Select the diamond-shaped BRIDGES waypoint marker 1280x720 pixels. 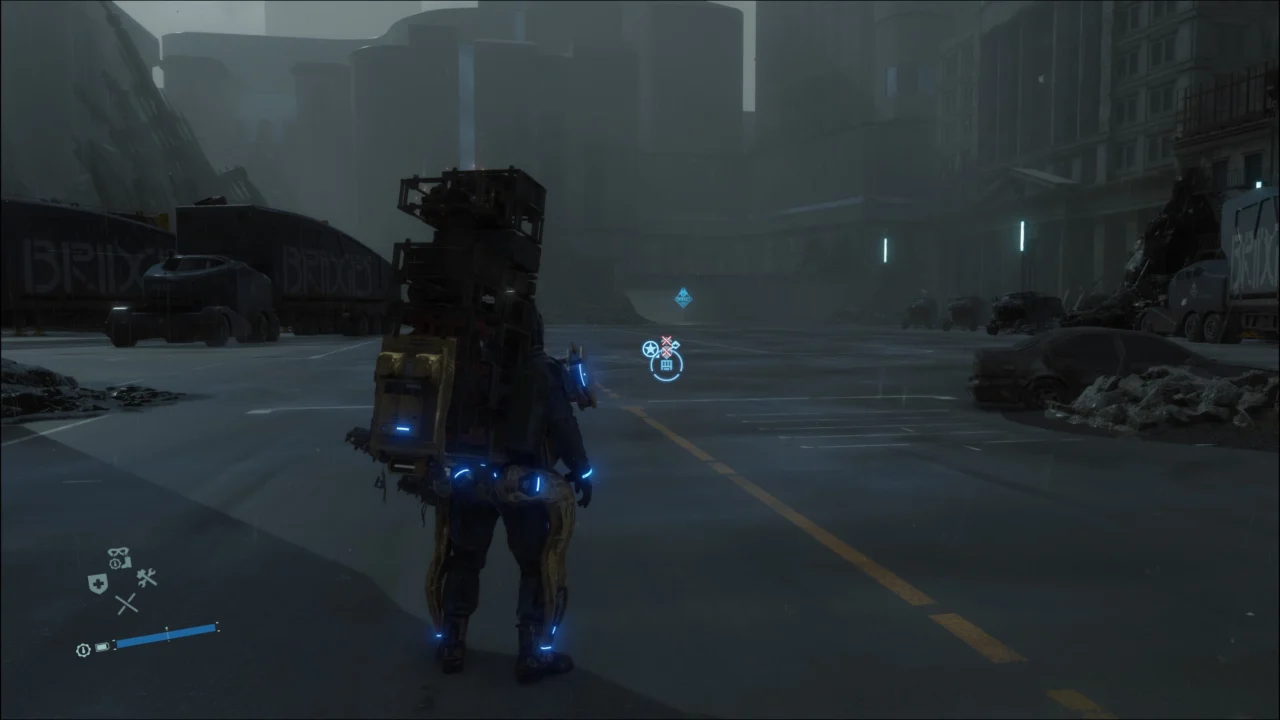click(683, 297)
